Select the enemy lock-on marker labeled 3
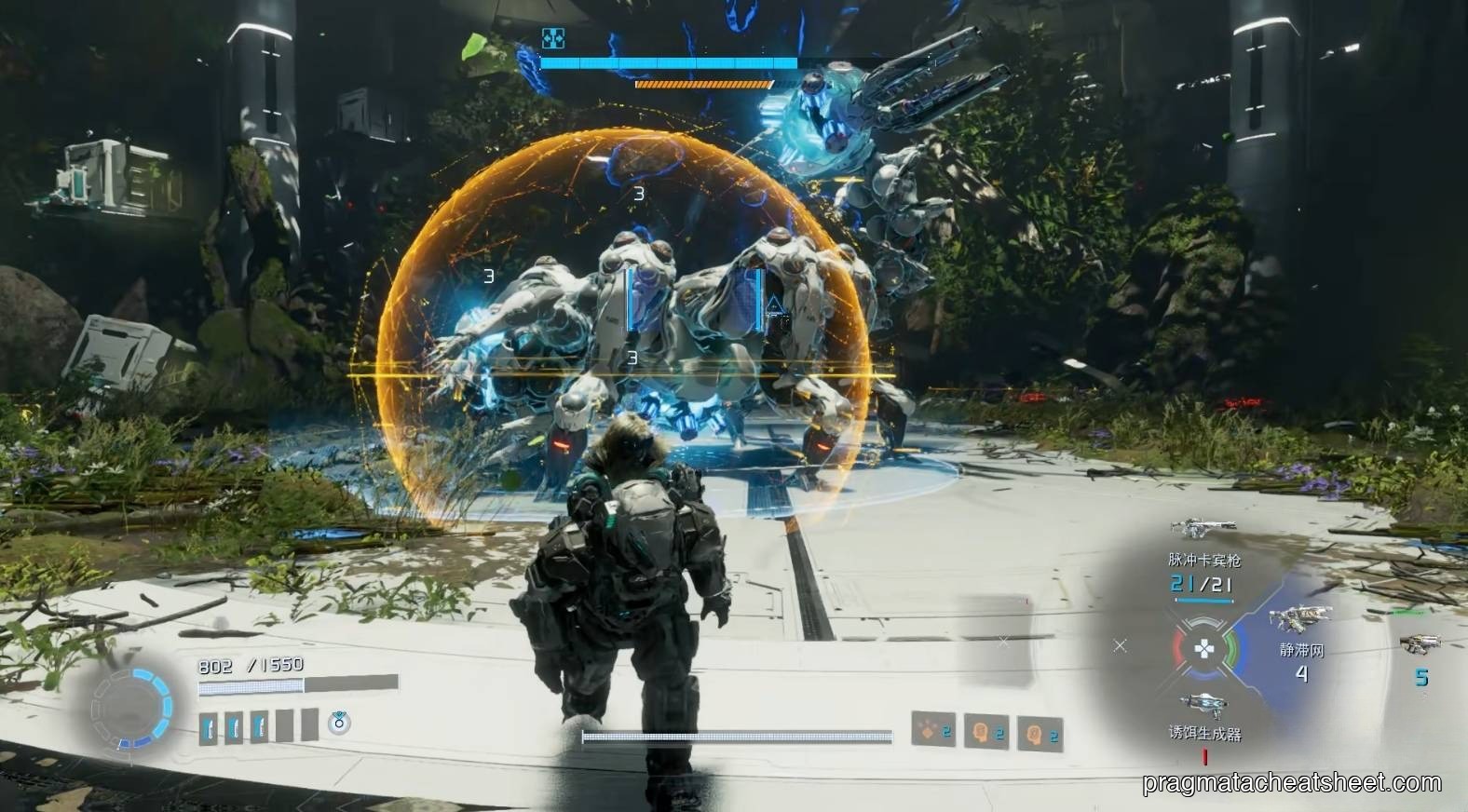Image resolution: width=1468 pixels, height=812 pixels. pos(637,194)
